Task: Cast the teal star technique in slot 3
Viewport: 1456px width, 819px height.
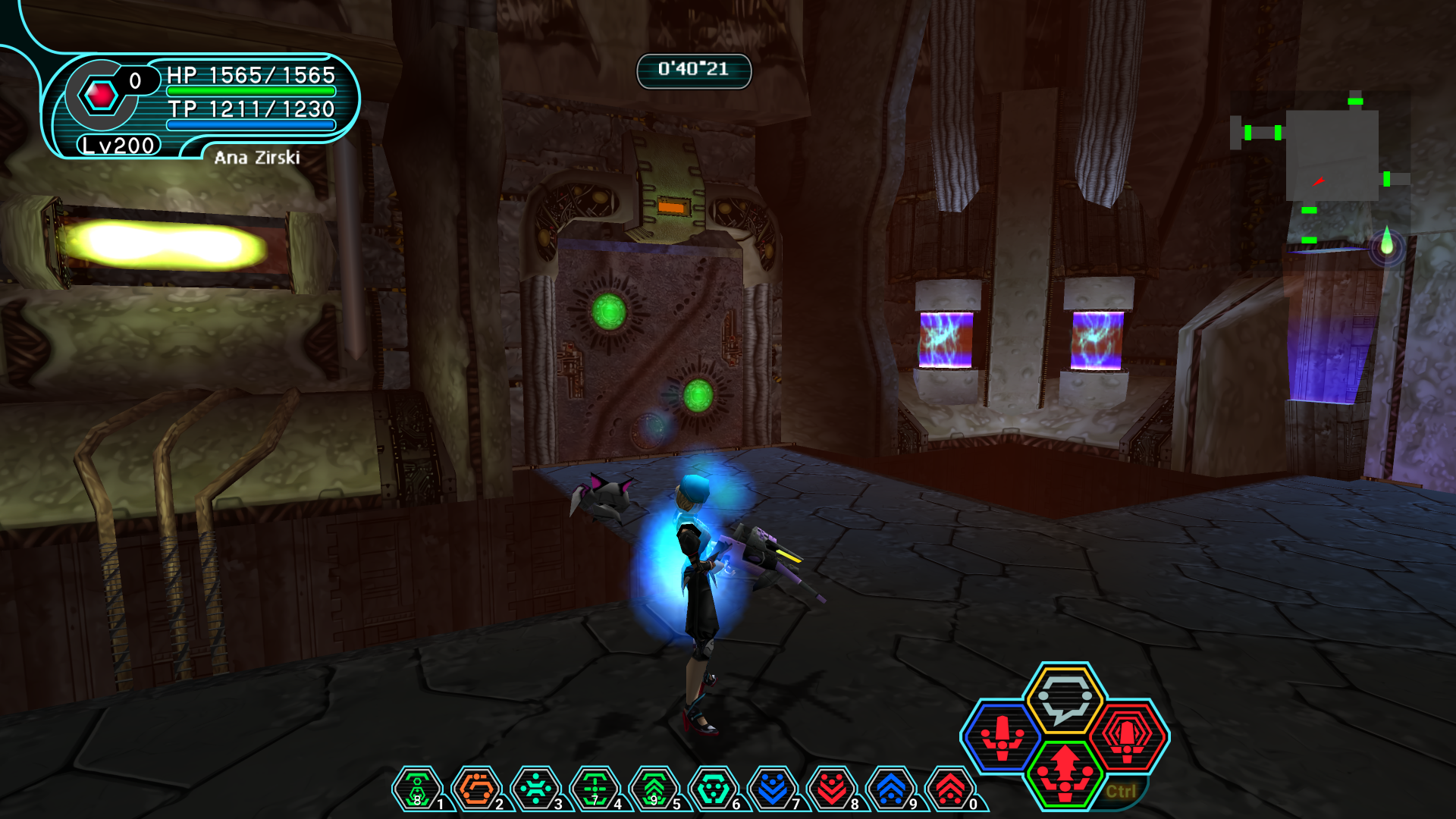Action: coord(535,789)
